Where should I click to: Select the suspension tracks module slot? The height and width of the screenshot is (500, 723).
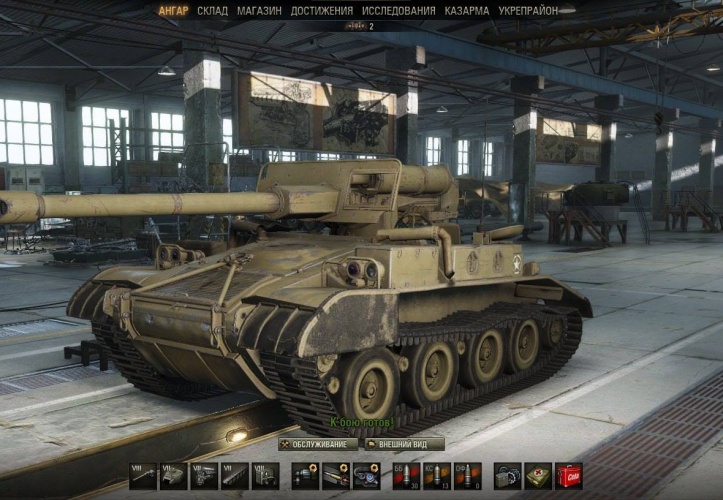[x=234, y=476]
